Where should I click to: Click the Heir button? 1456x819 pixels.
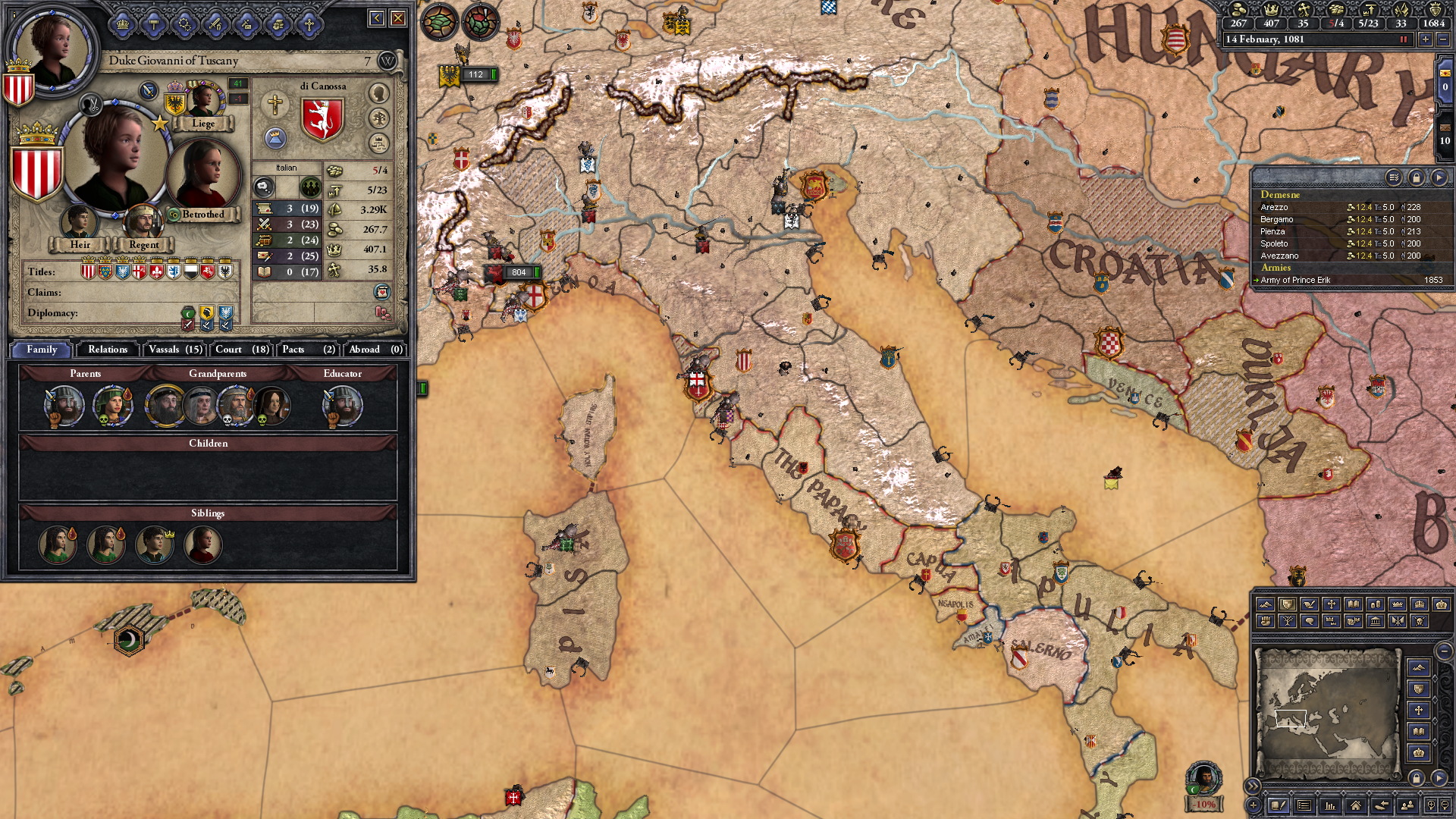pyautogui.click(x=80, y=244)
